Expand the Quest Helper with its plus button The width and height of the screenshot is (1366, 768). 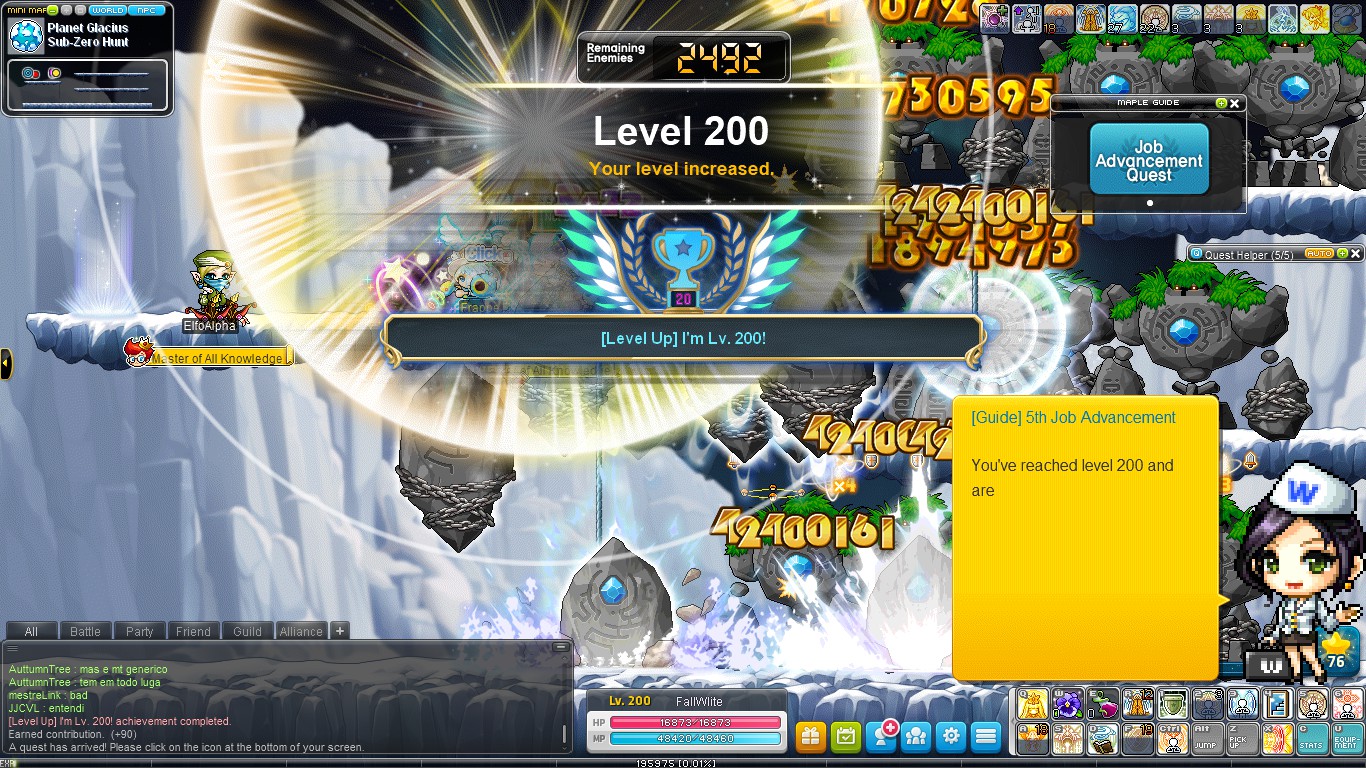pyautogui.click(x=1340, y=253)
